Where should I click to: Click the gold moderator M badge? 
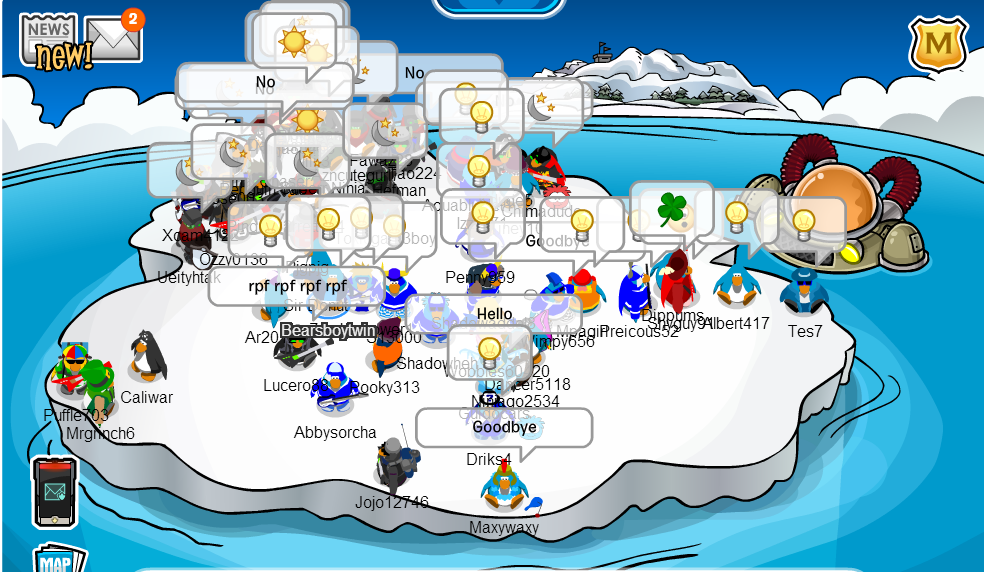tap(937, 44)
